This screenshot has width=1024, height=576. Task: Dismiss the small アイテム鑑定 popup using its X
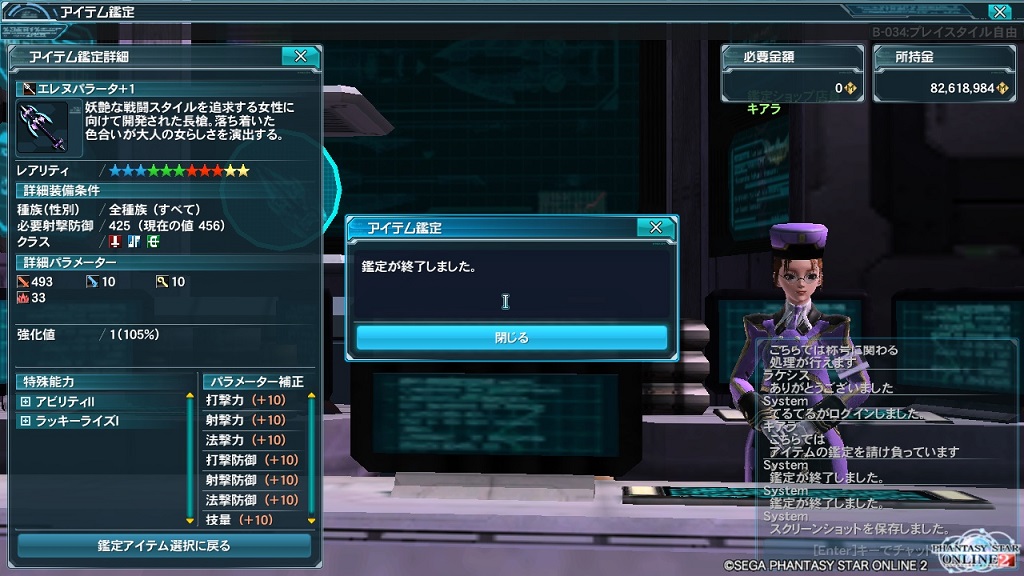655,228
